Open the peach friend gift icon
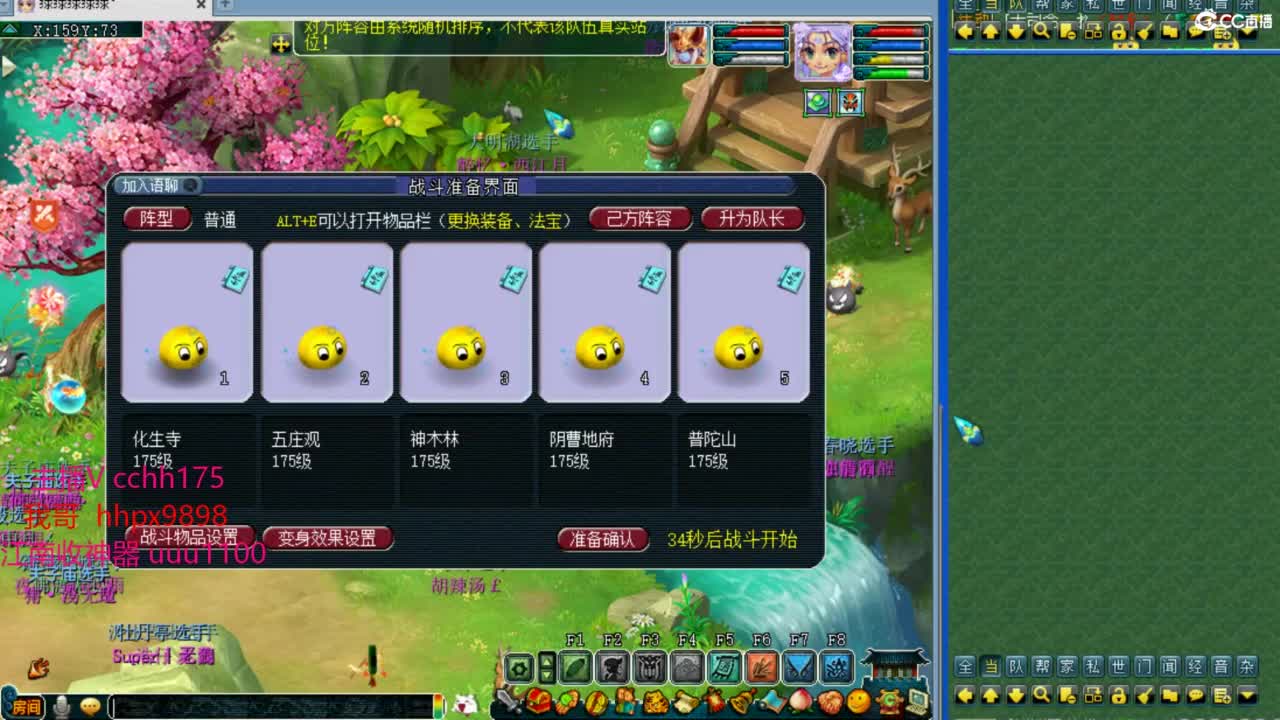This screenshot has width=1280, height=720. 801,703
